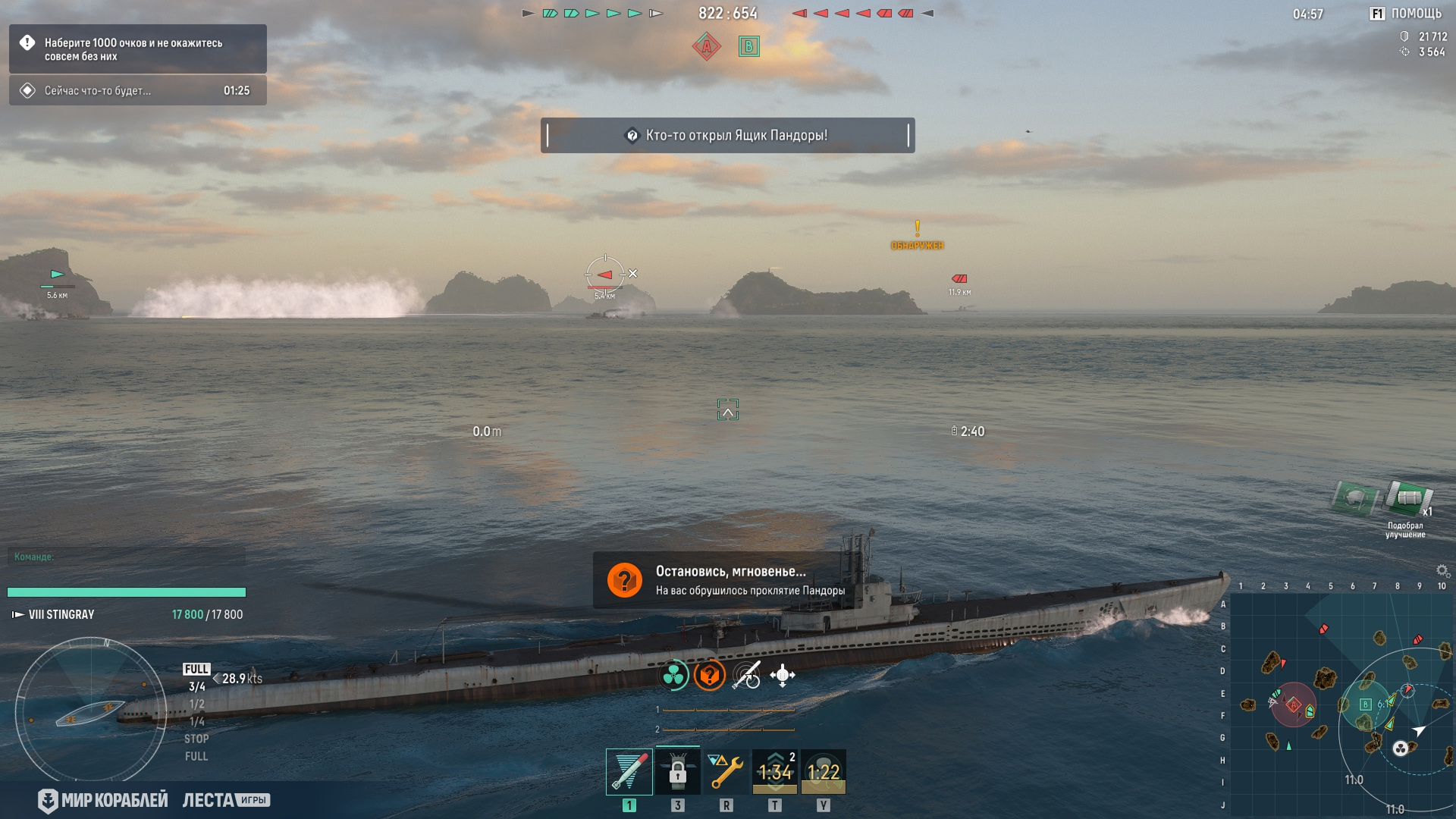1456x819 pixels.
Task: Click the orange Pandora curse status icon
Action: (709, 675)
